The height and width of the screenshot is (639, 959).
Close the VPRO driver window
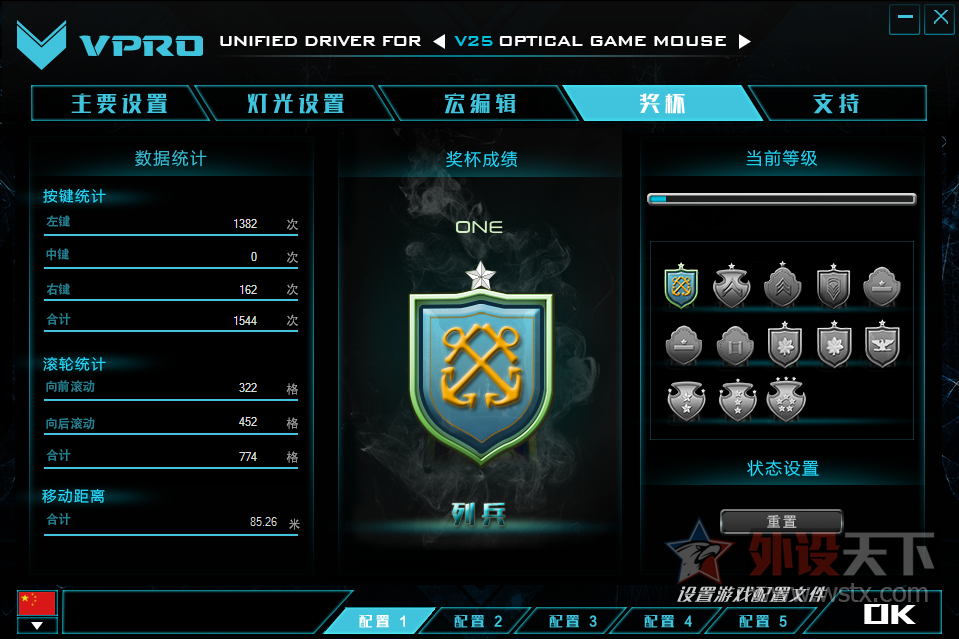click(x=939, y=18)
